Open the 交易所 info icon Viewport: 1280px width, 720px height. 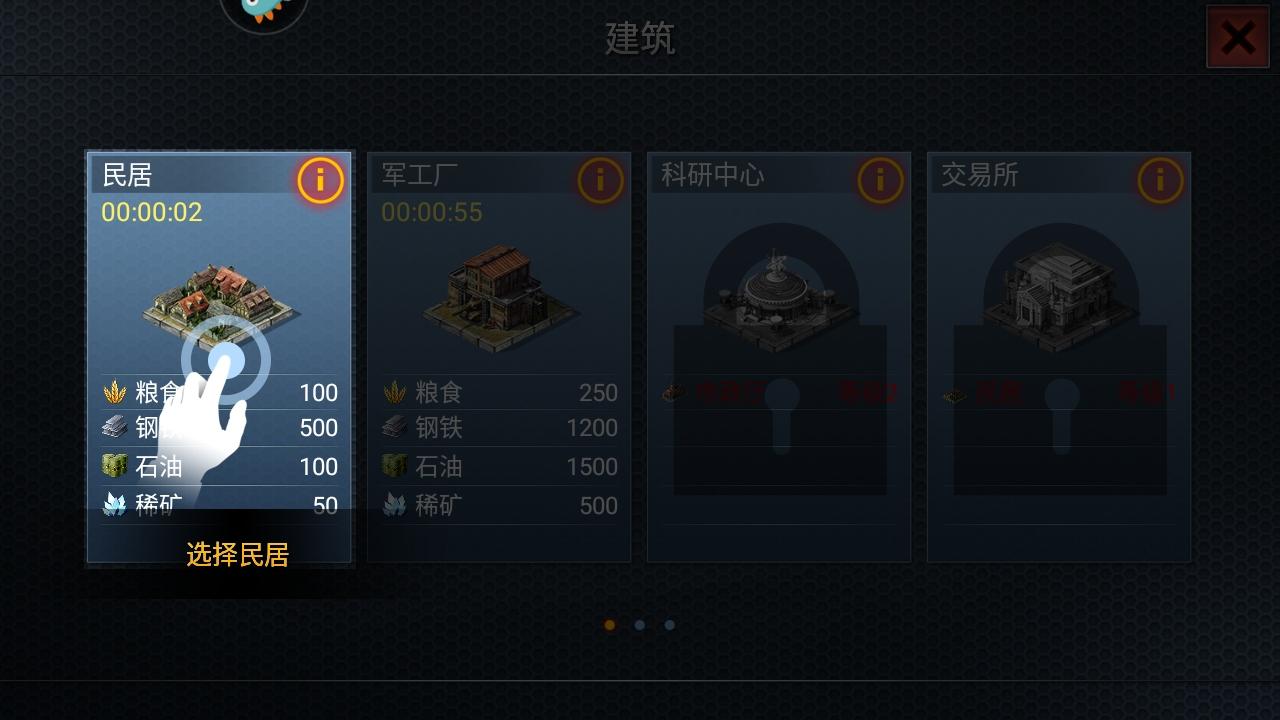[x=1158, y=180]
